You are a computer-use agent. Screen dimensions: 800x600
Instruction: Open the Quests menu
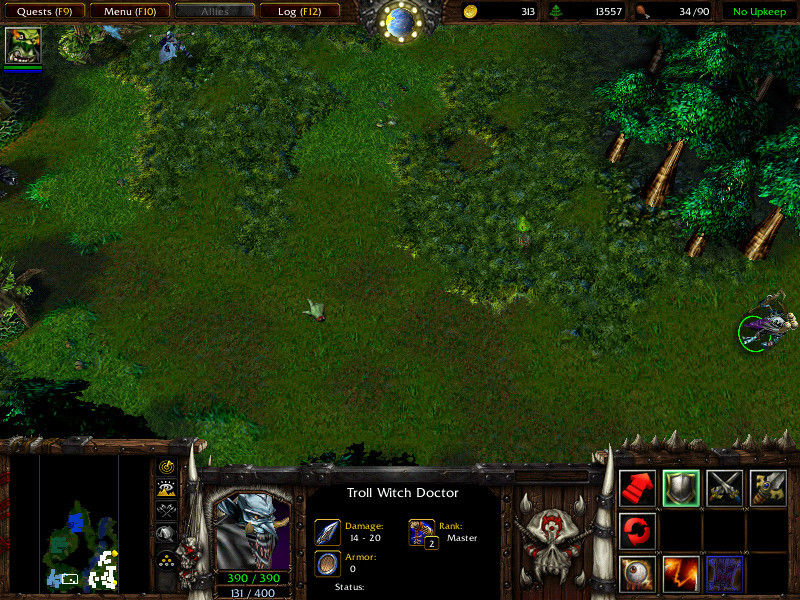click(45, 12)
